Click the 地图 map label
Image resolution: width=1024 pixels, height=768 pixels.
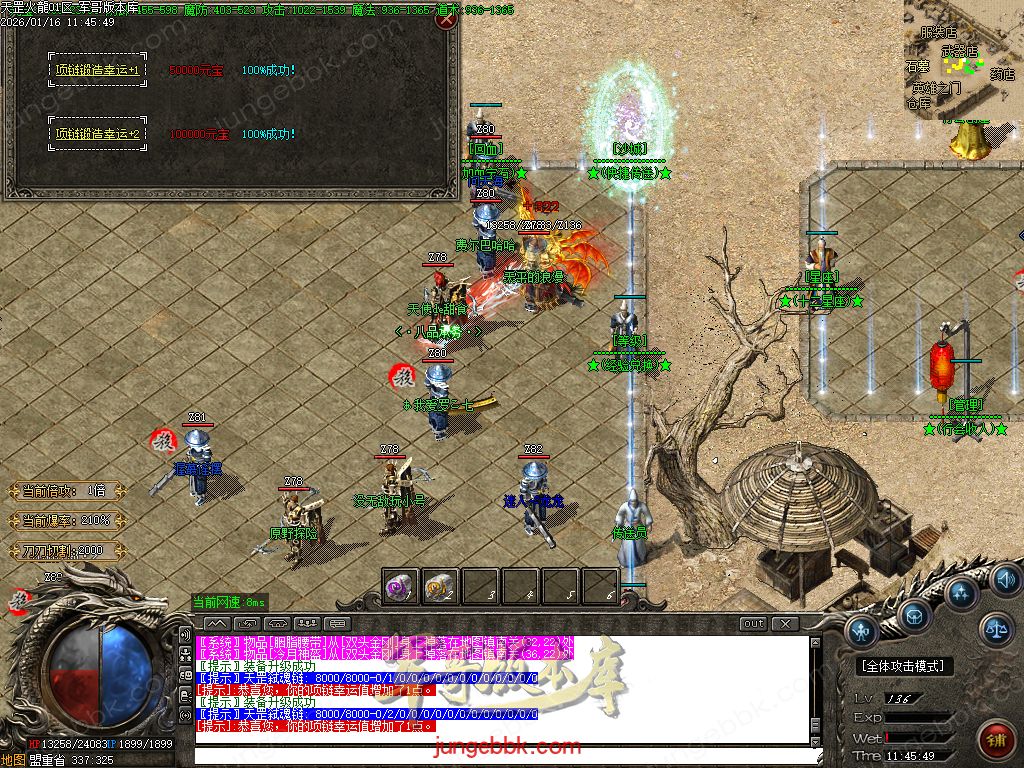[14, 760]
